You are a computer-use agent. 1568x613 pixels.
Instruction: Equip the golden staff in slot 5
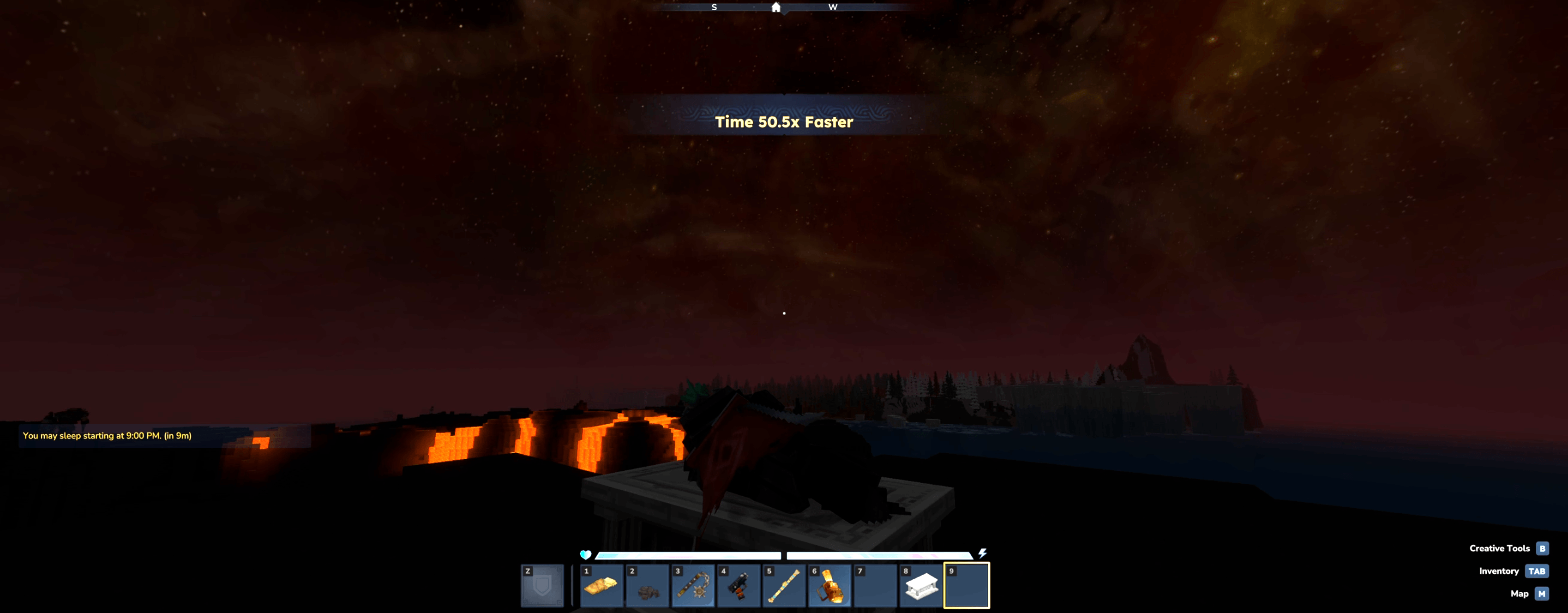coord(784,586)
